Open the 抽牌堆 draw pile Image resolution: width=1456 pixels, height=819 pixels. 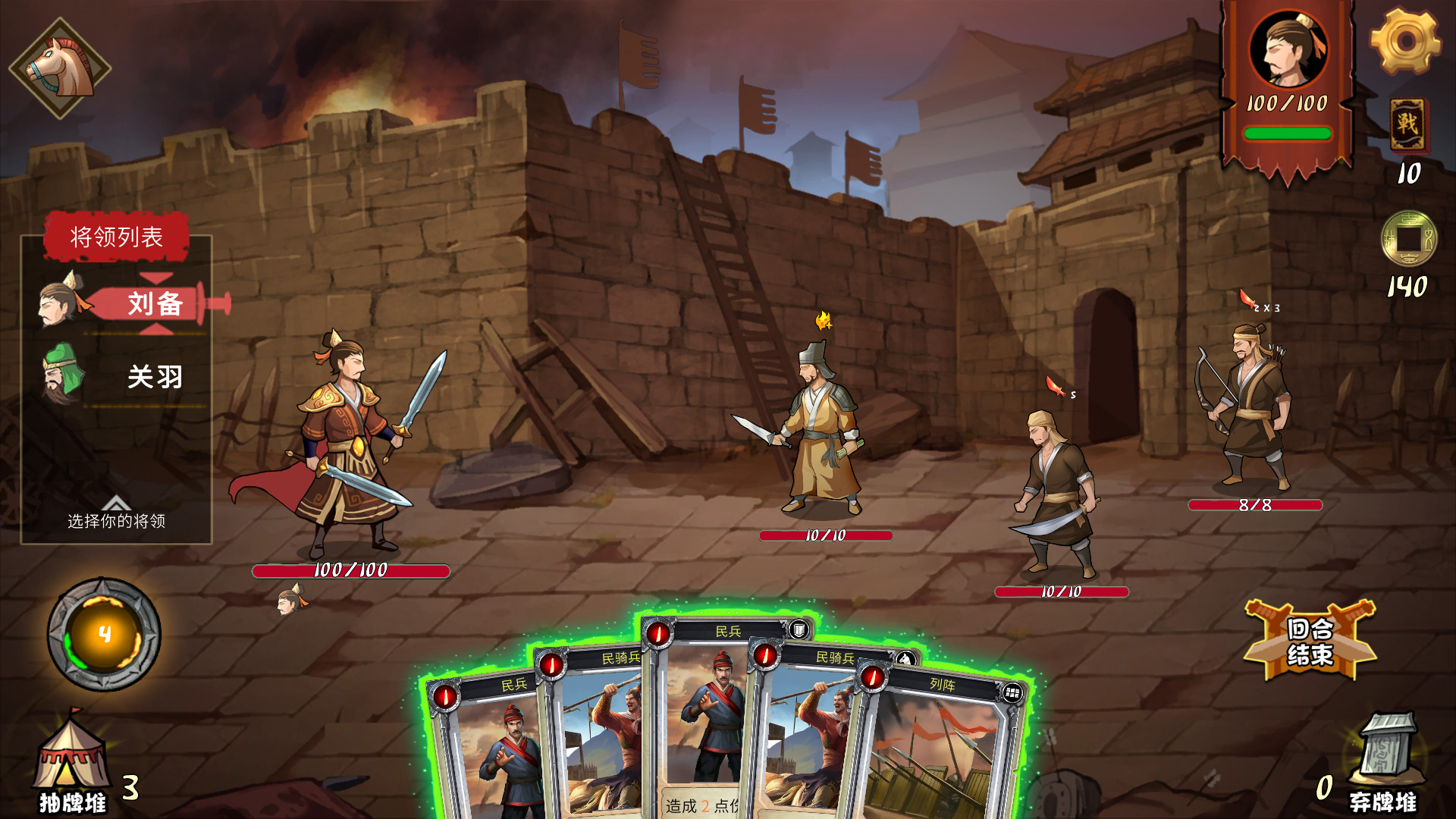coord(72,762)
